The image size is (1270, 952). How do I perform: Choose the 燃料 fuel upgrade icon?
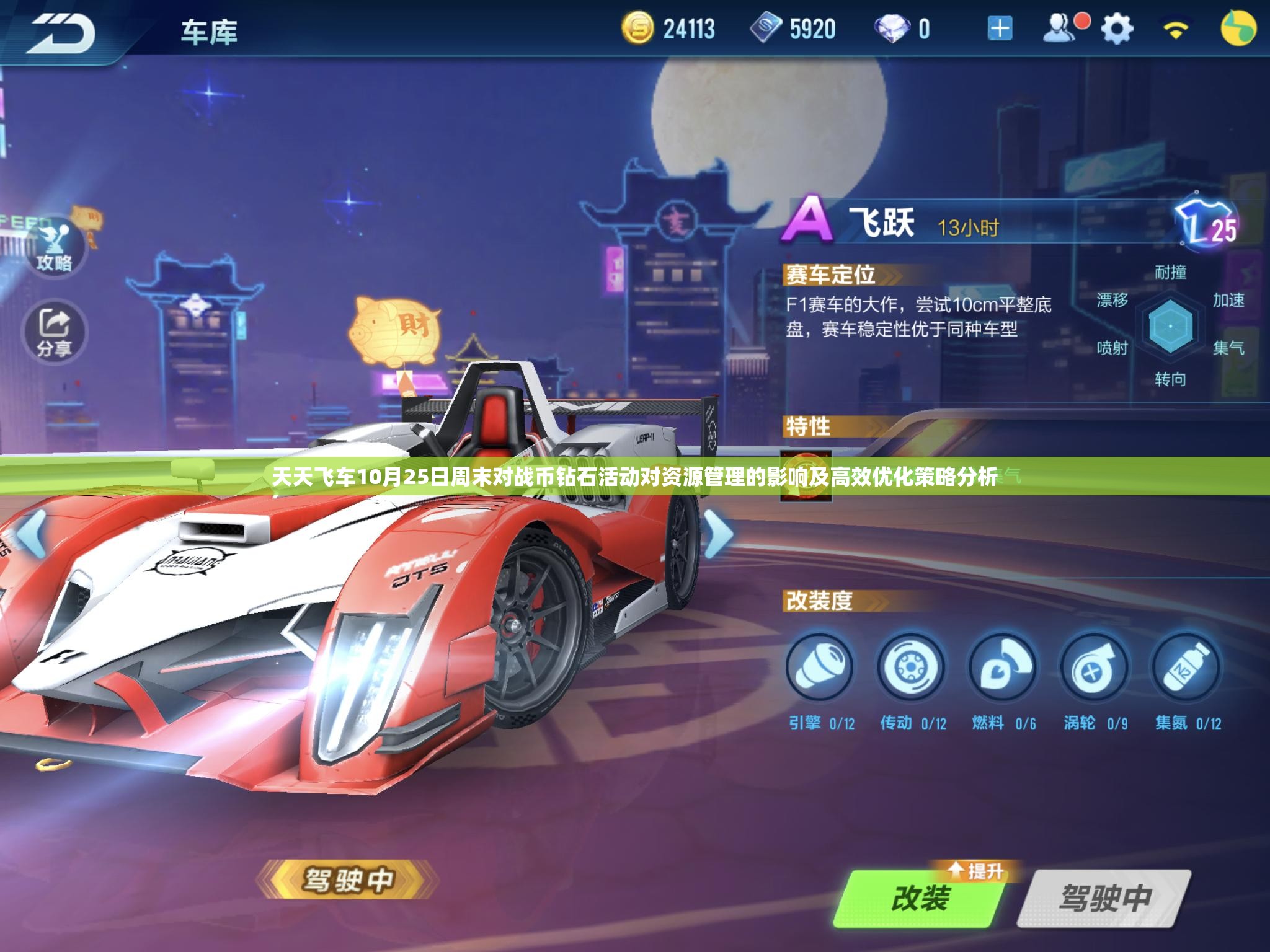pyautogui.click(x=1002, y=667)
